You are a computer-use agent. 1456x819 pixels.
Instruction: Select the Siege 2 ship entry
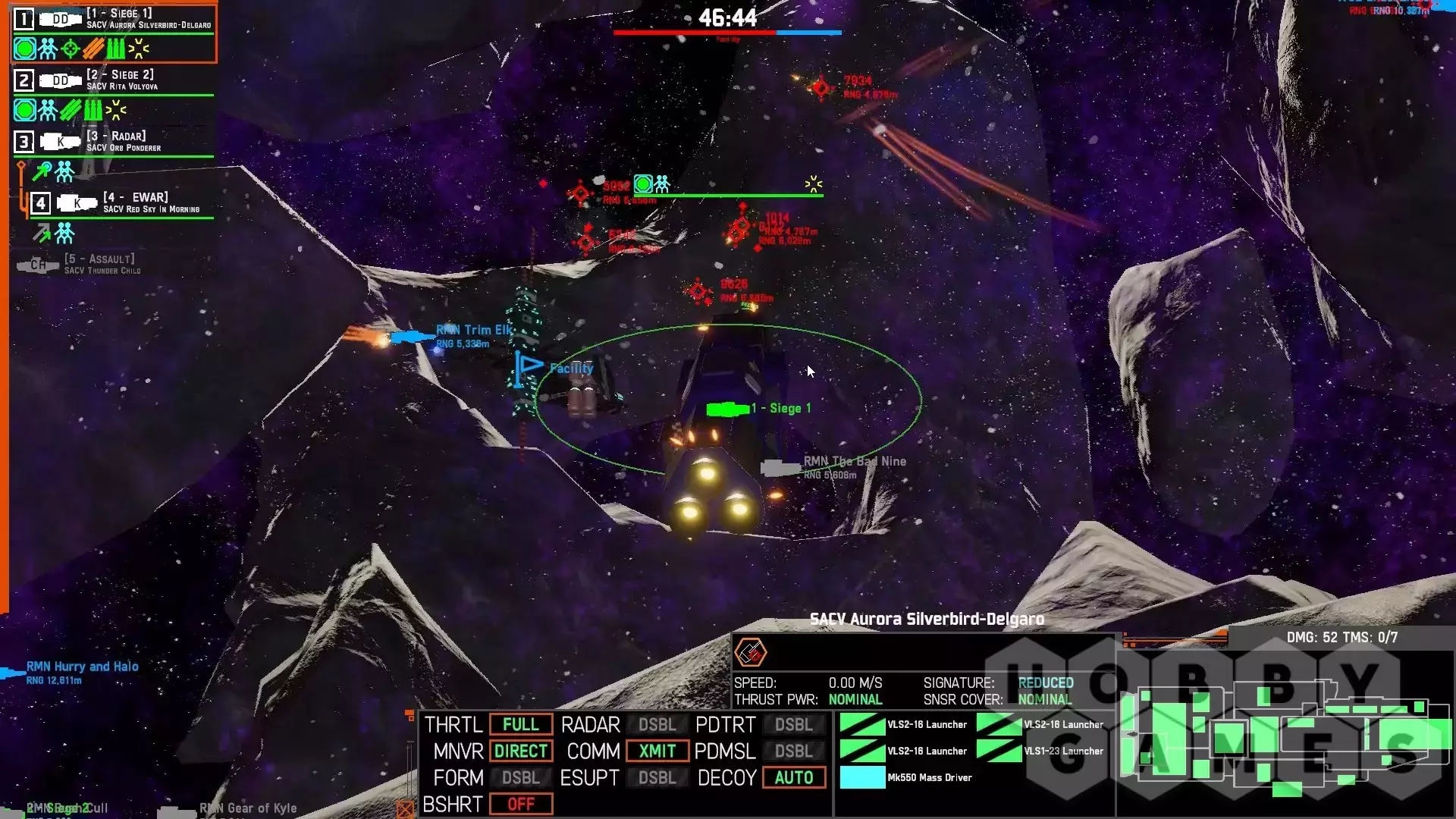[x=114, y=80]
